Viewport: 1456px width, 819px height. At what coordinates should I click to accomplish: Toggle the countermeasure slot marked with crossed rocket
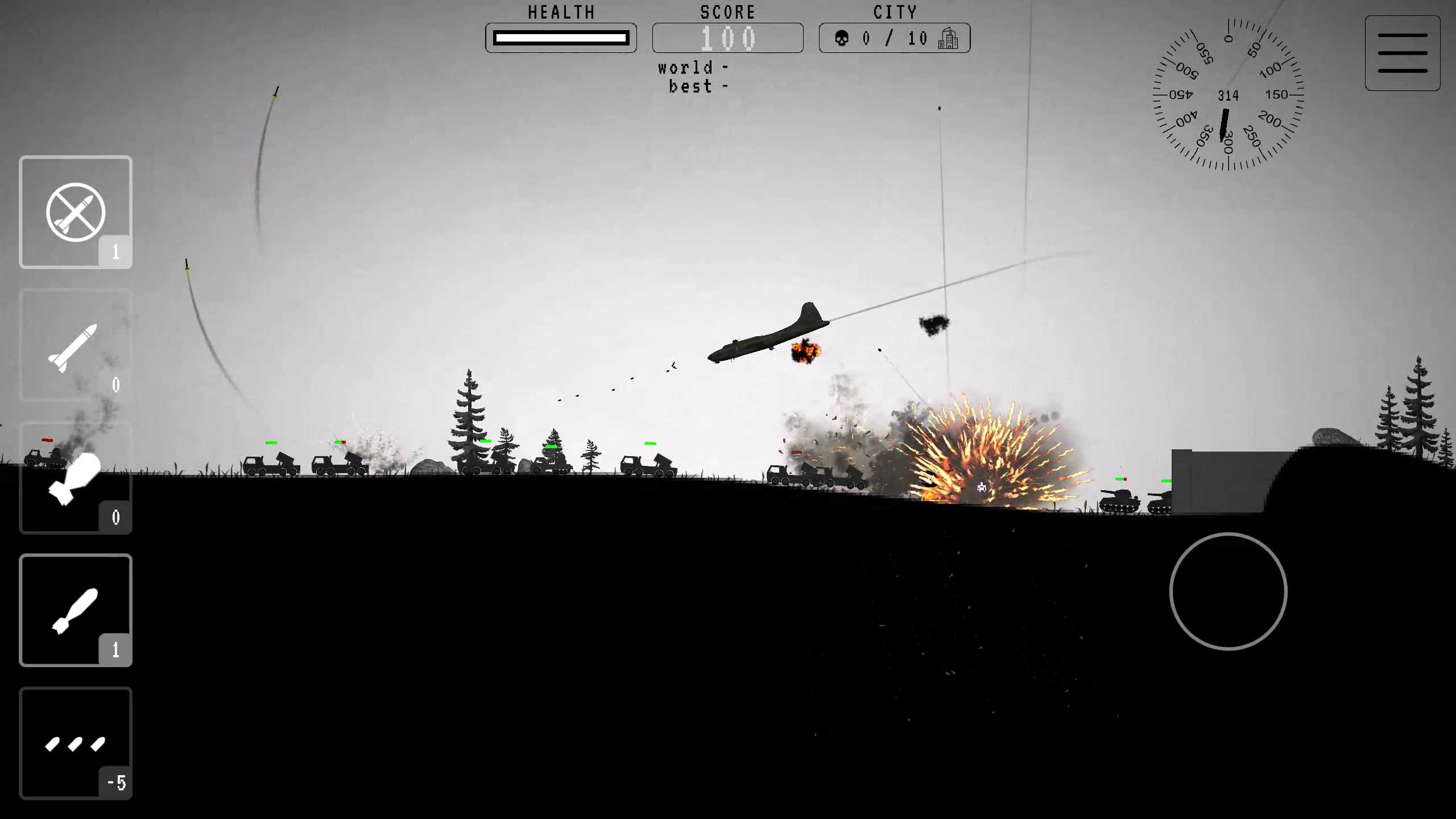tap(76, 212)
